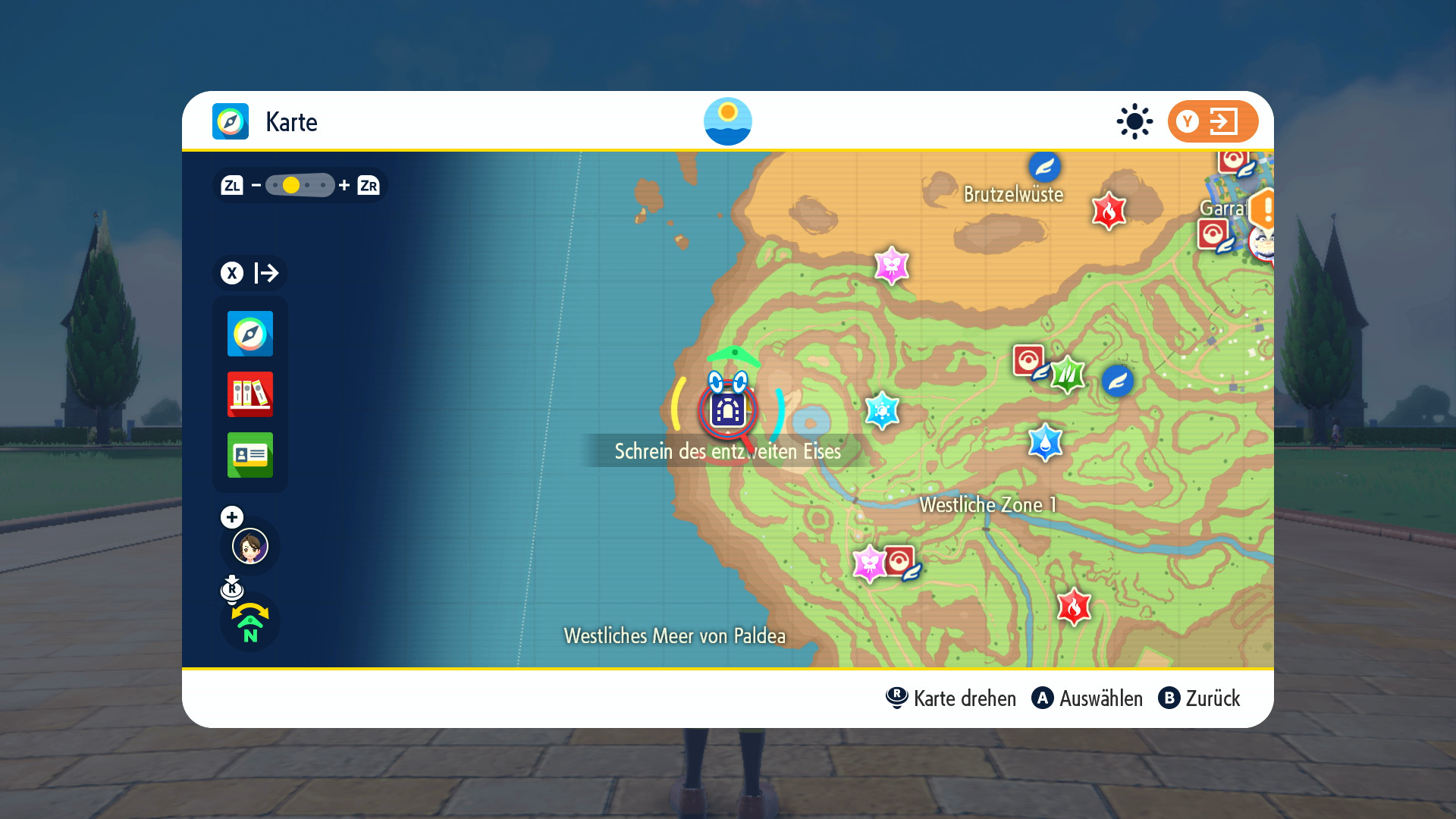Screen dimensions: 1456x819
Task: Choose the fire raid crystal below Westliche Zone 1
Action: click(1074, 607)
